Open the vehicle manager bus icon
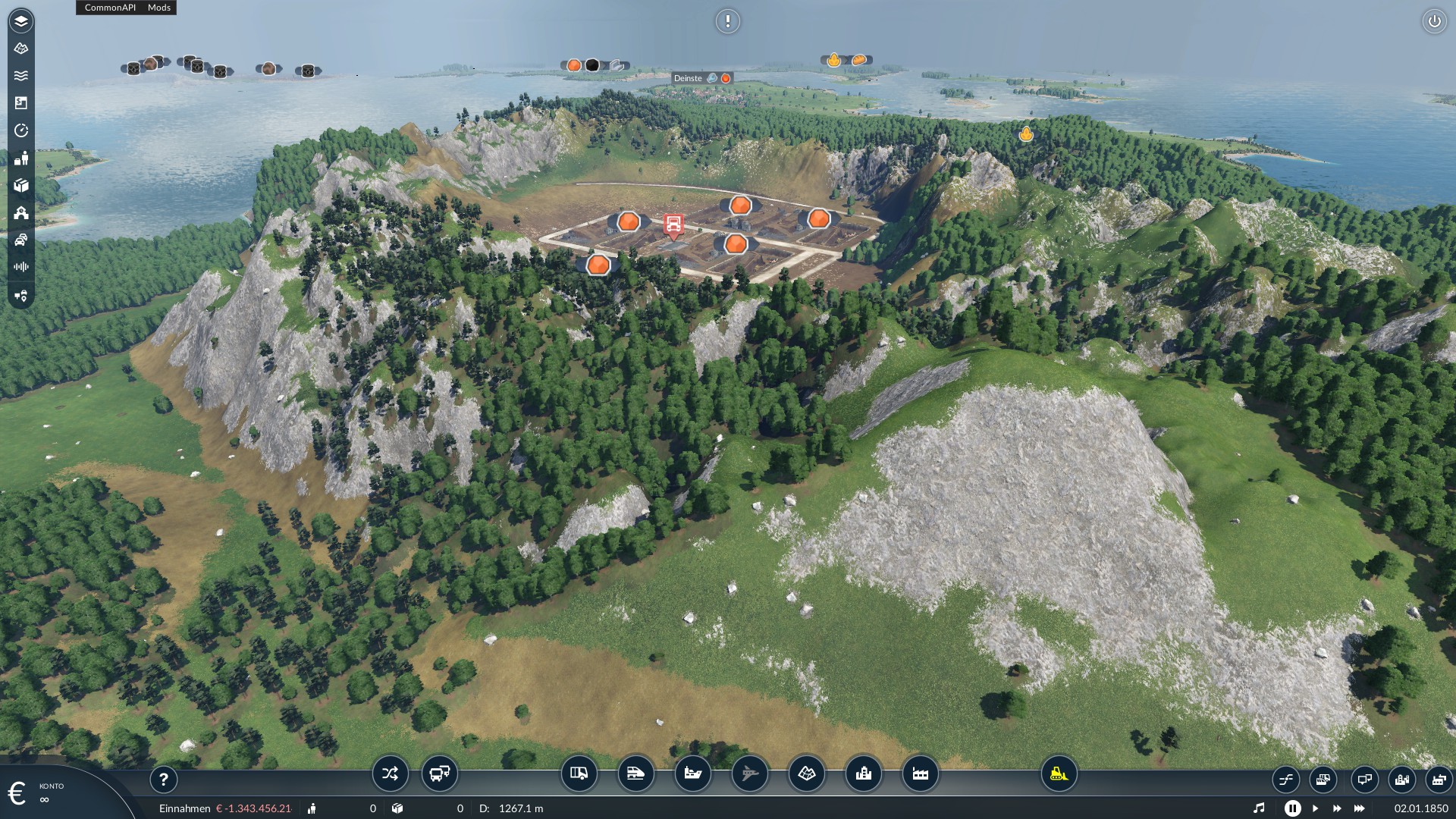 [440, 774]
